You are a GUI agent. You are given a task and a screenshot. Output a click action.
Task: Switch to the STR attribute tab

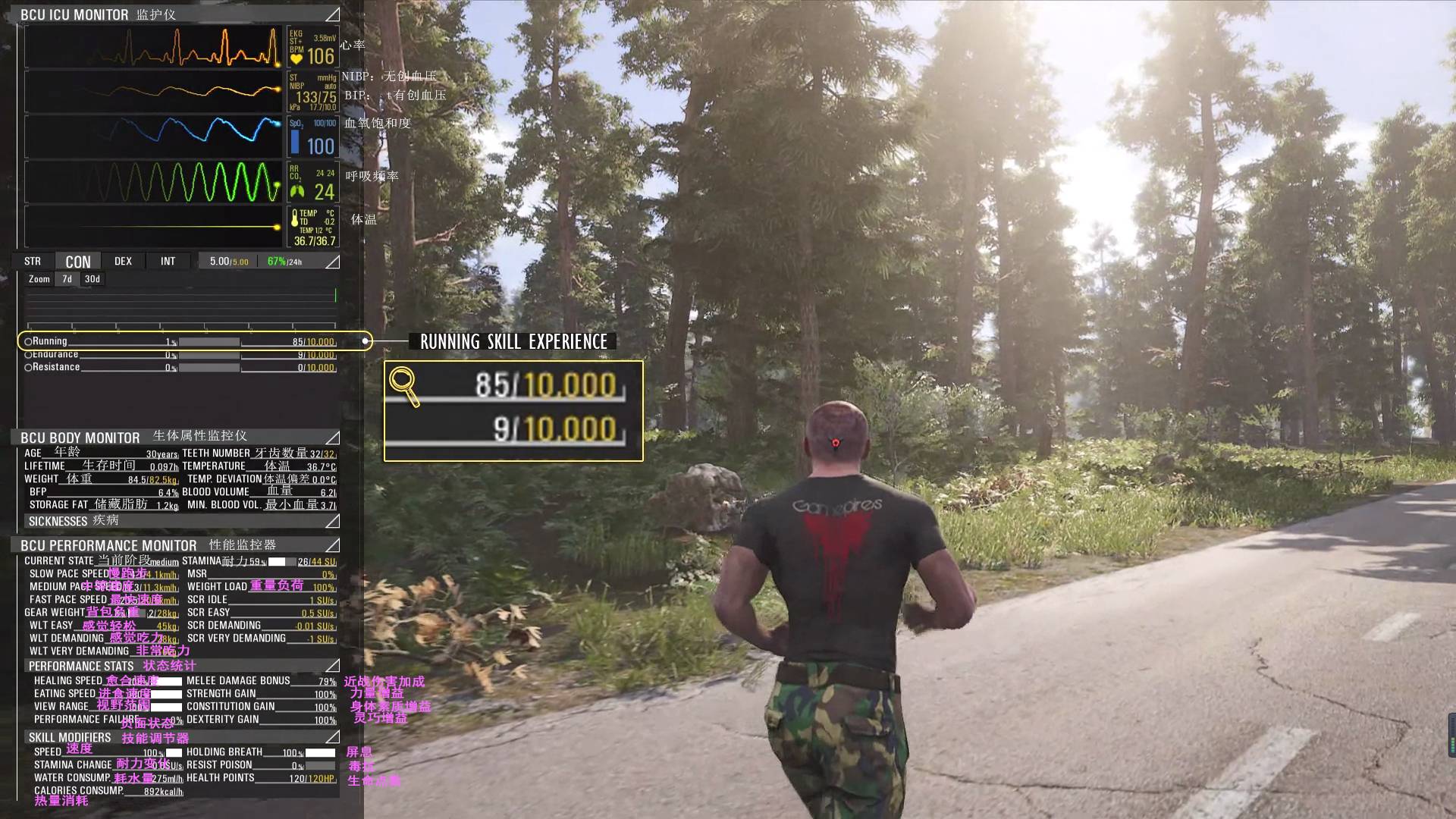point(33,262)
